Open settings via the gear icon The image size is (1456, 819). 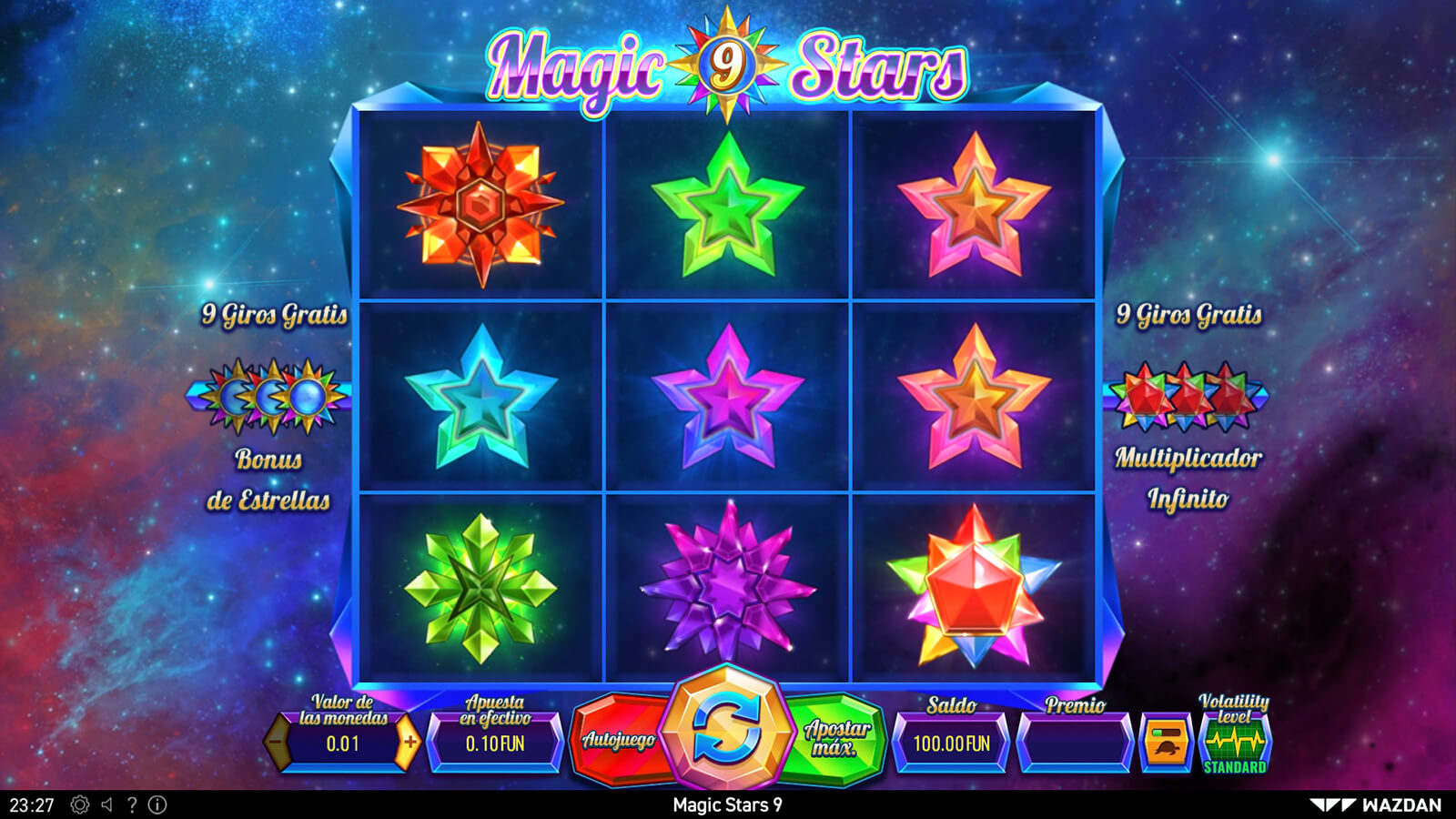tap(80, 805)
